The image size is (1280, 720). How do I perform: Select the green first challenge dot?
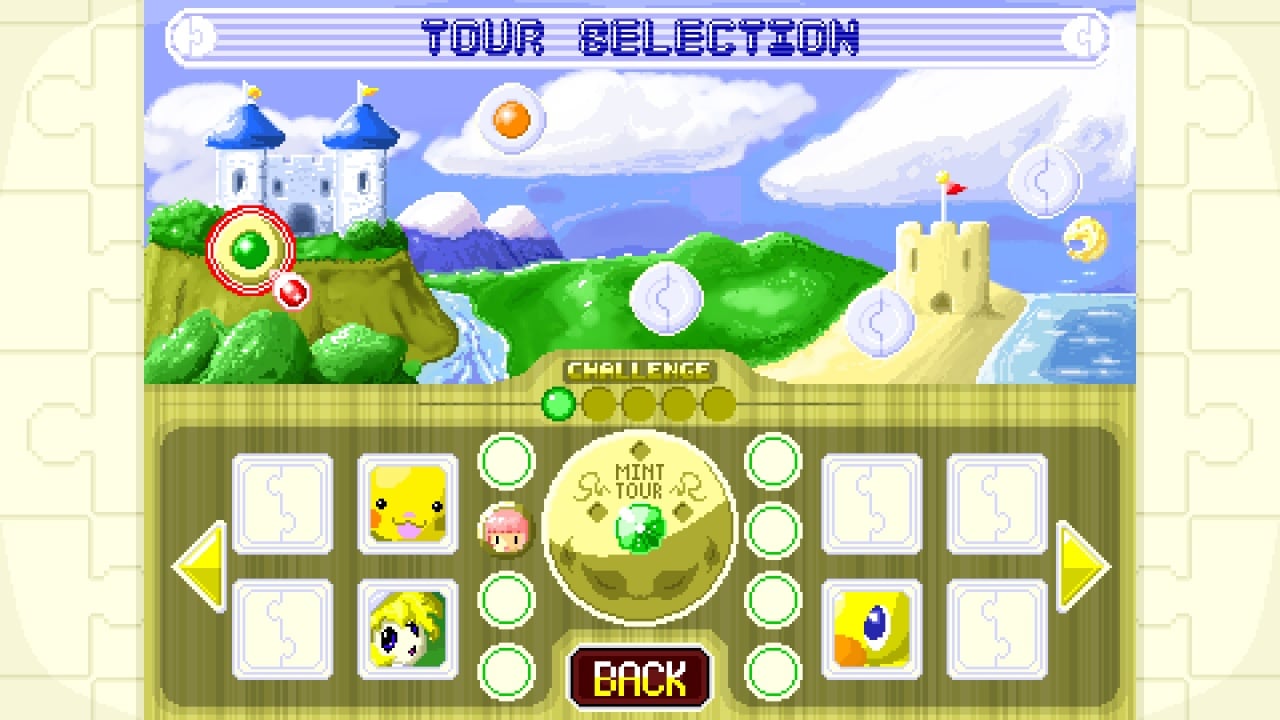click(x=558, y=404)
